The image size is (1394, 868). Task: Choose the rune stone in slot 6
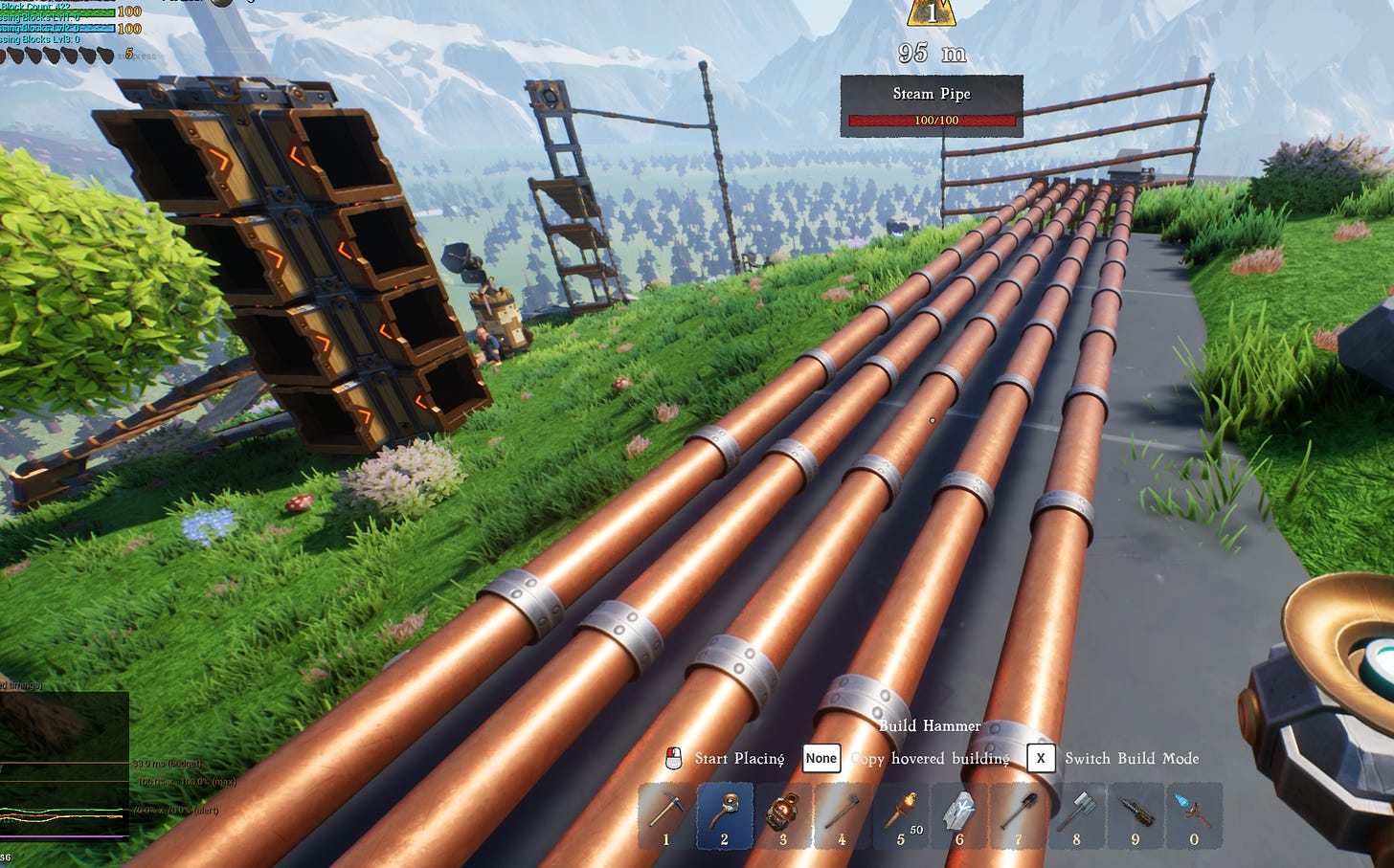tap(959, 814)
